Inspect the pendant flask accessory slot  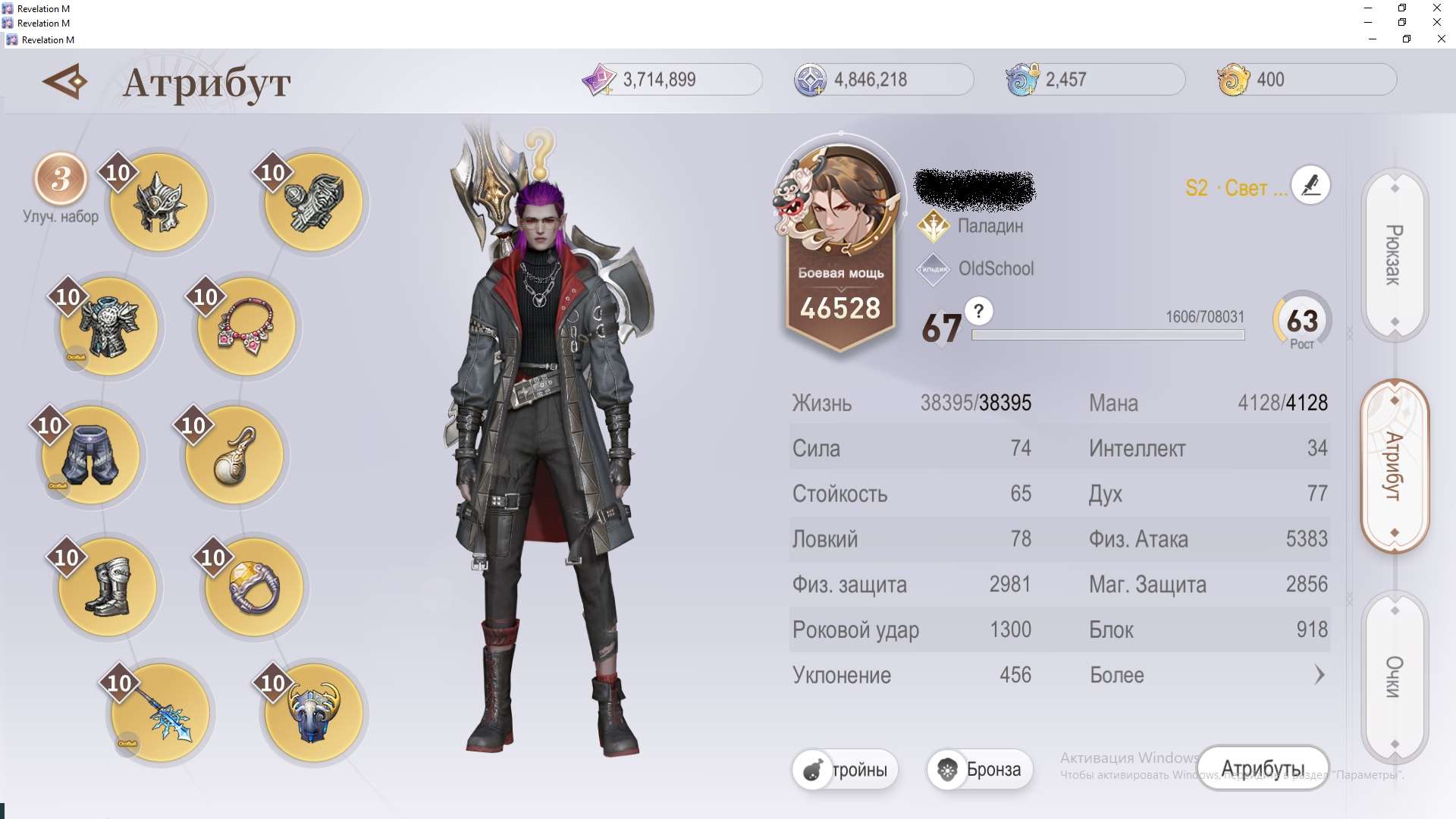(x=234, y=455)
